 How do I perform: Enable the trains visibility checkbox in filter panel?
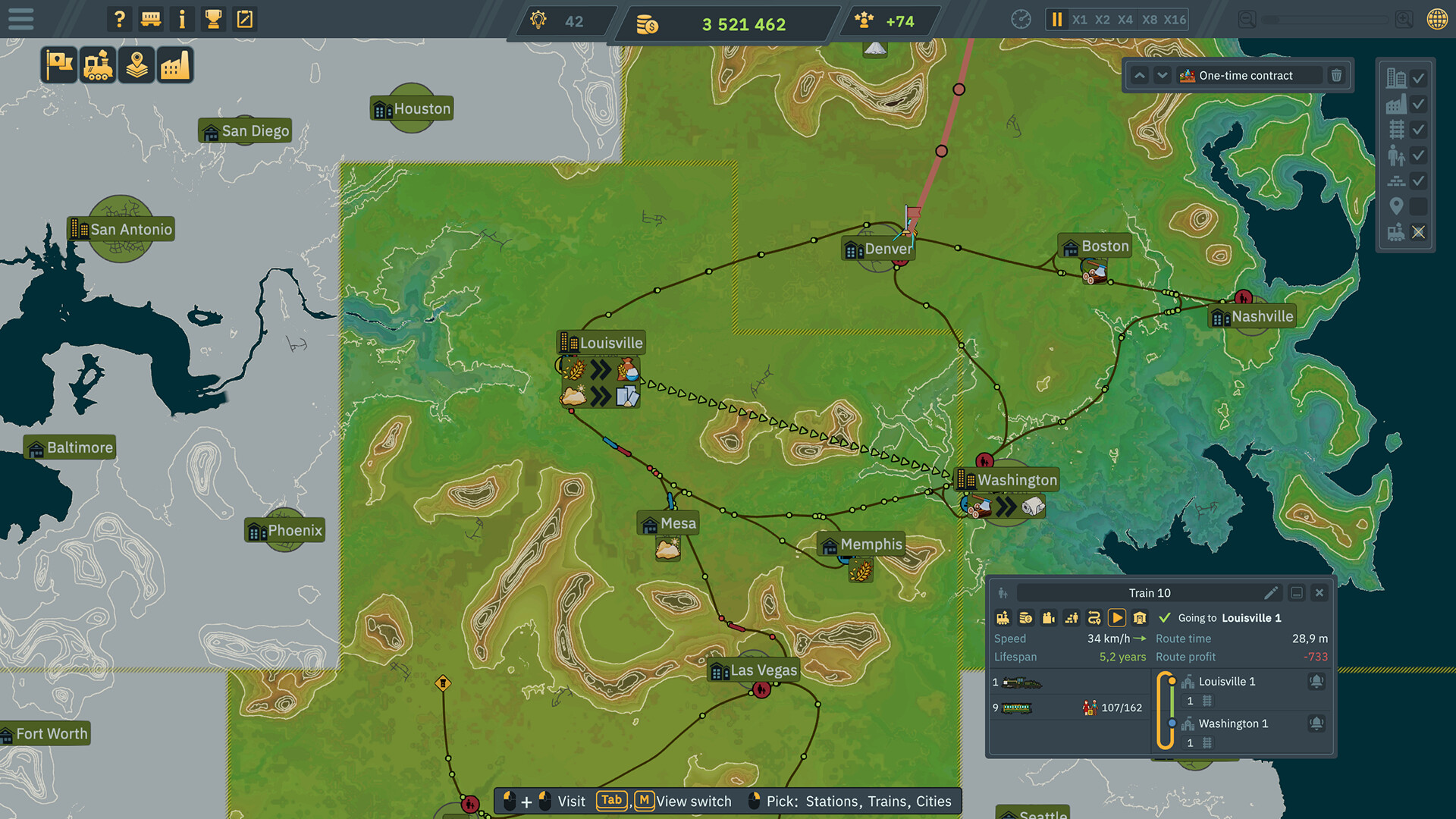click(1419, 233)
